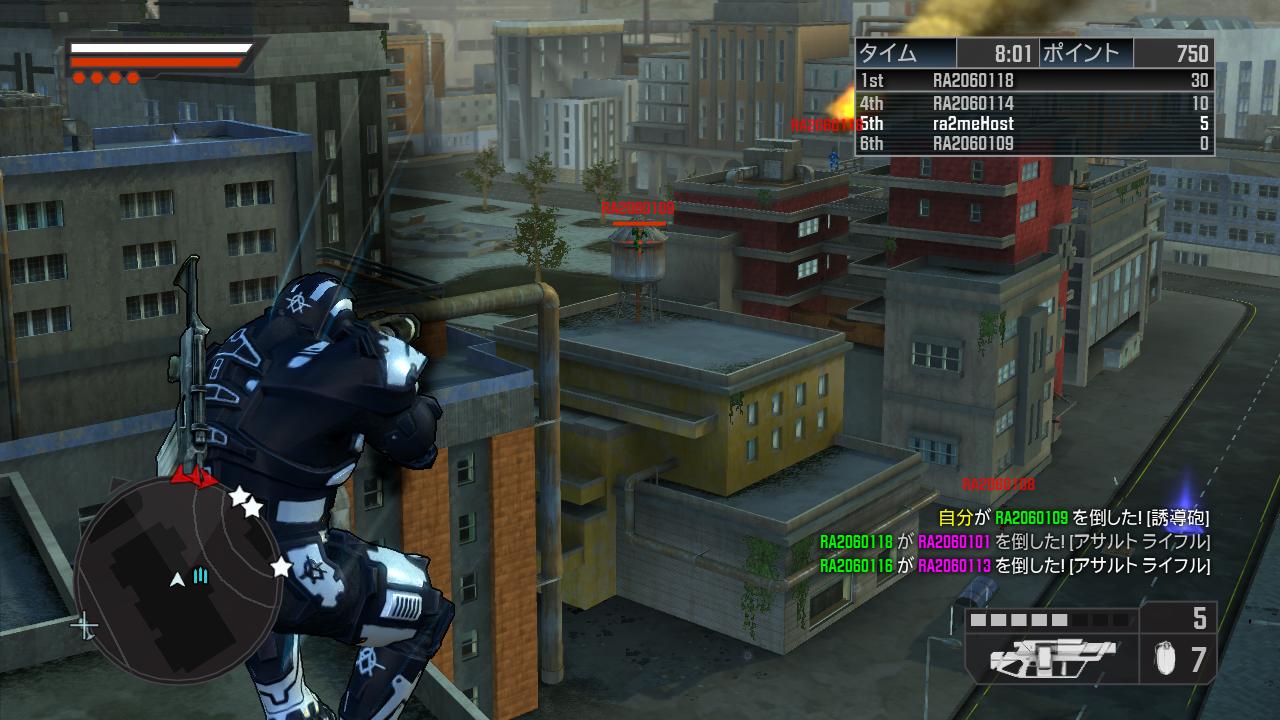Select the equipped launcher weapon icon

1051,659
